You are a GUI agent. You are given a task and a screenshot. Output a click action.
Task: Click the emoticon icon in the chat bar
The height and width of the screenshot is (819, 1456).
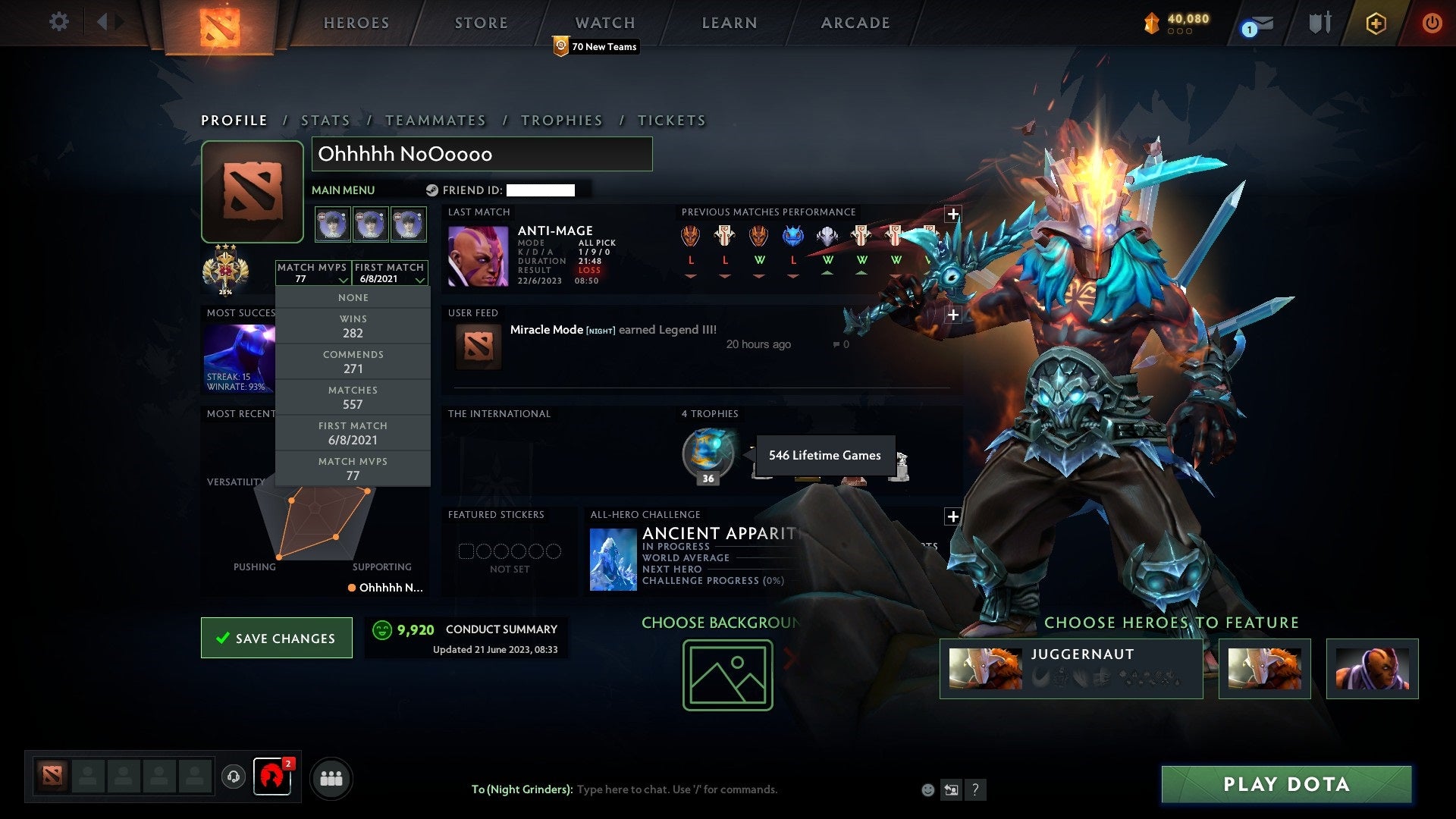(927, 789)
